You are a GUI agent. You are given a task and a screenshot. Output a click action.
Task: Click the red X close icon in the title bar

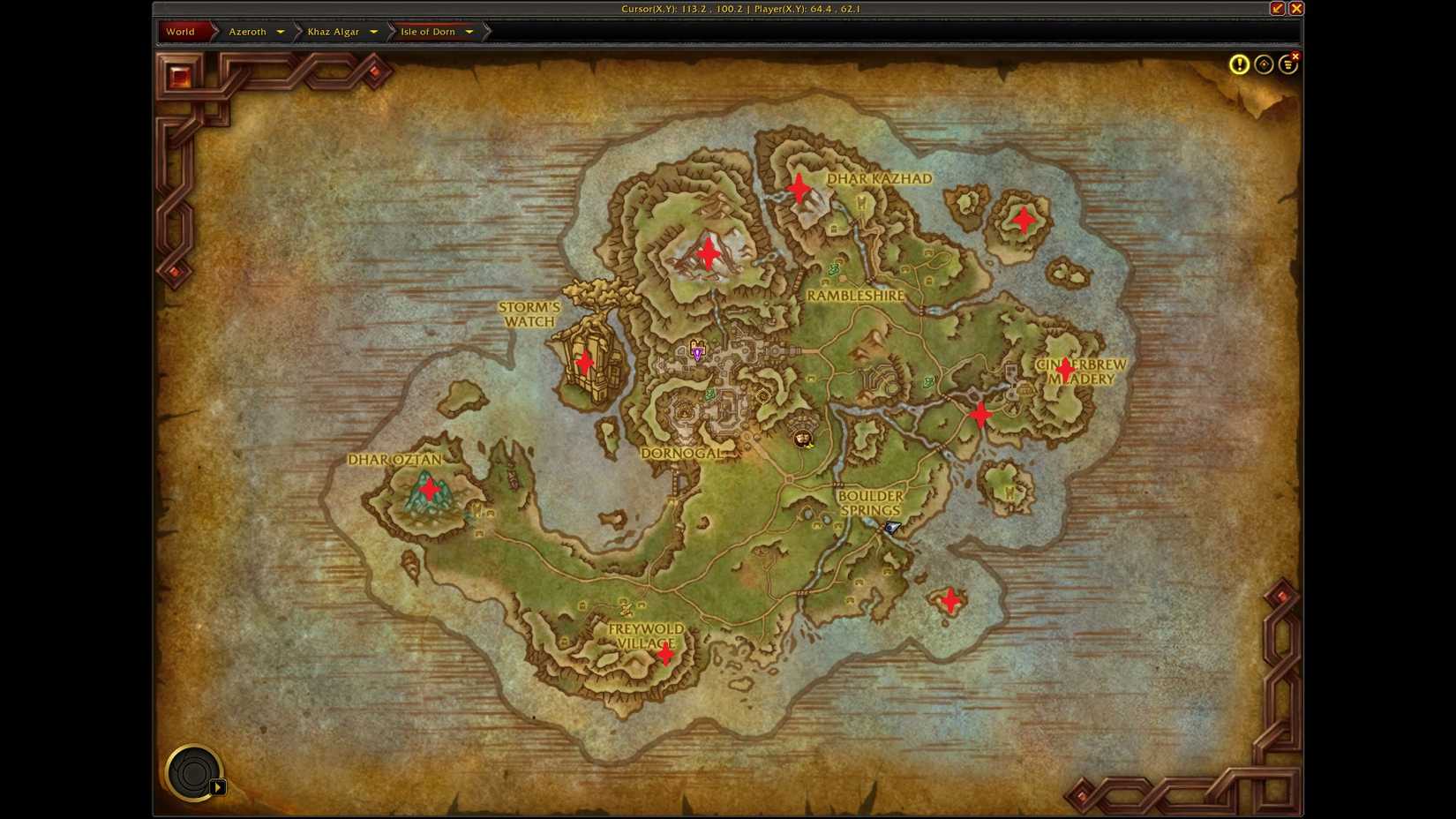[x=1295, y=9]
